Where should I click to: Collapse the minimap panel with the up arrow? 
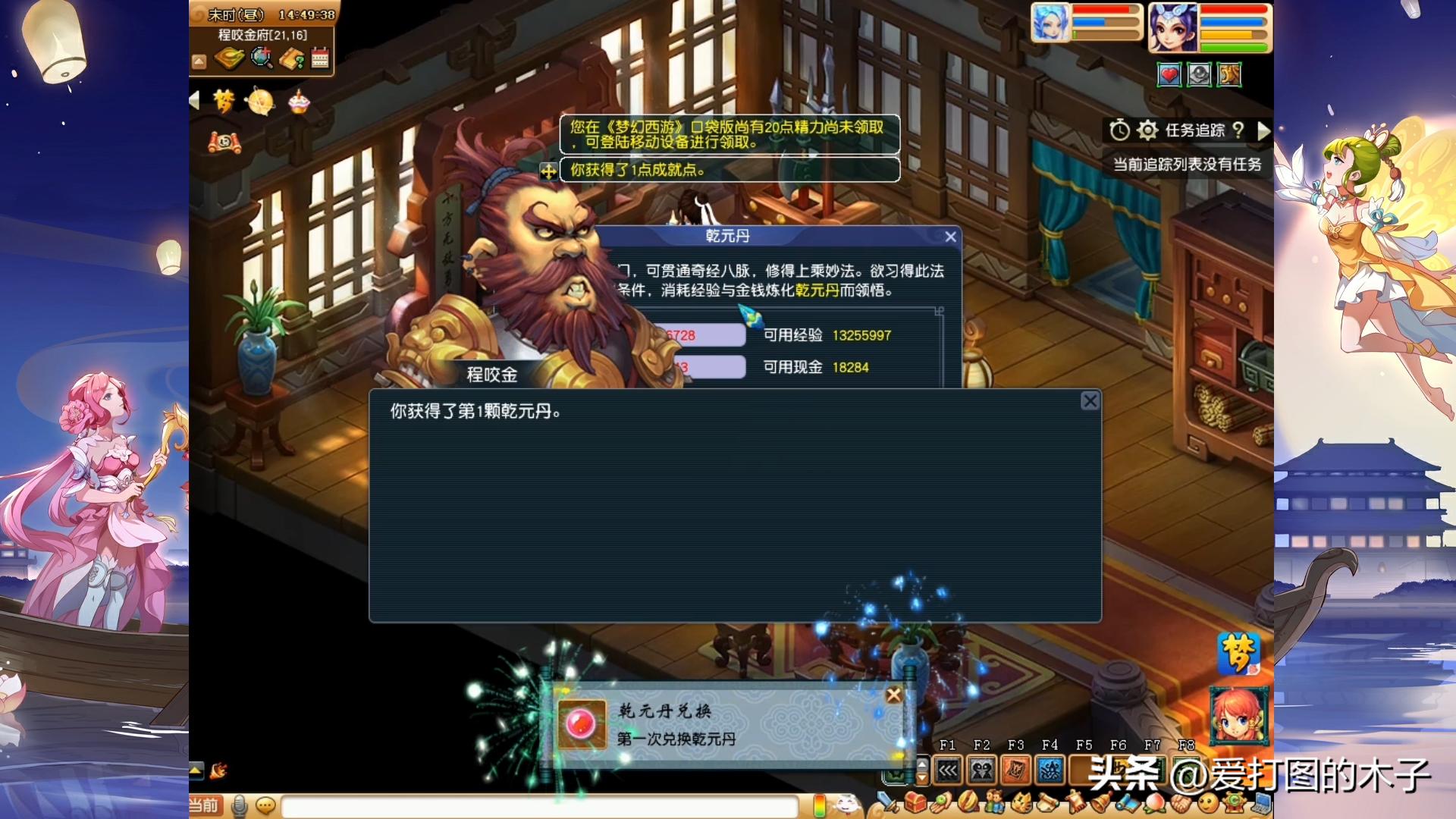pos(199,60)
